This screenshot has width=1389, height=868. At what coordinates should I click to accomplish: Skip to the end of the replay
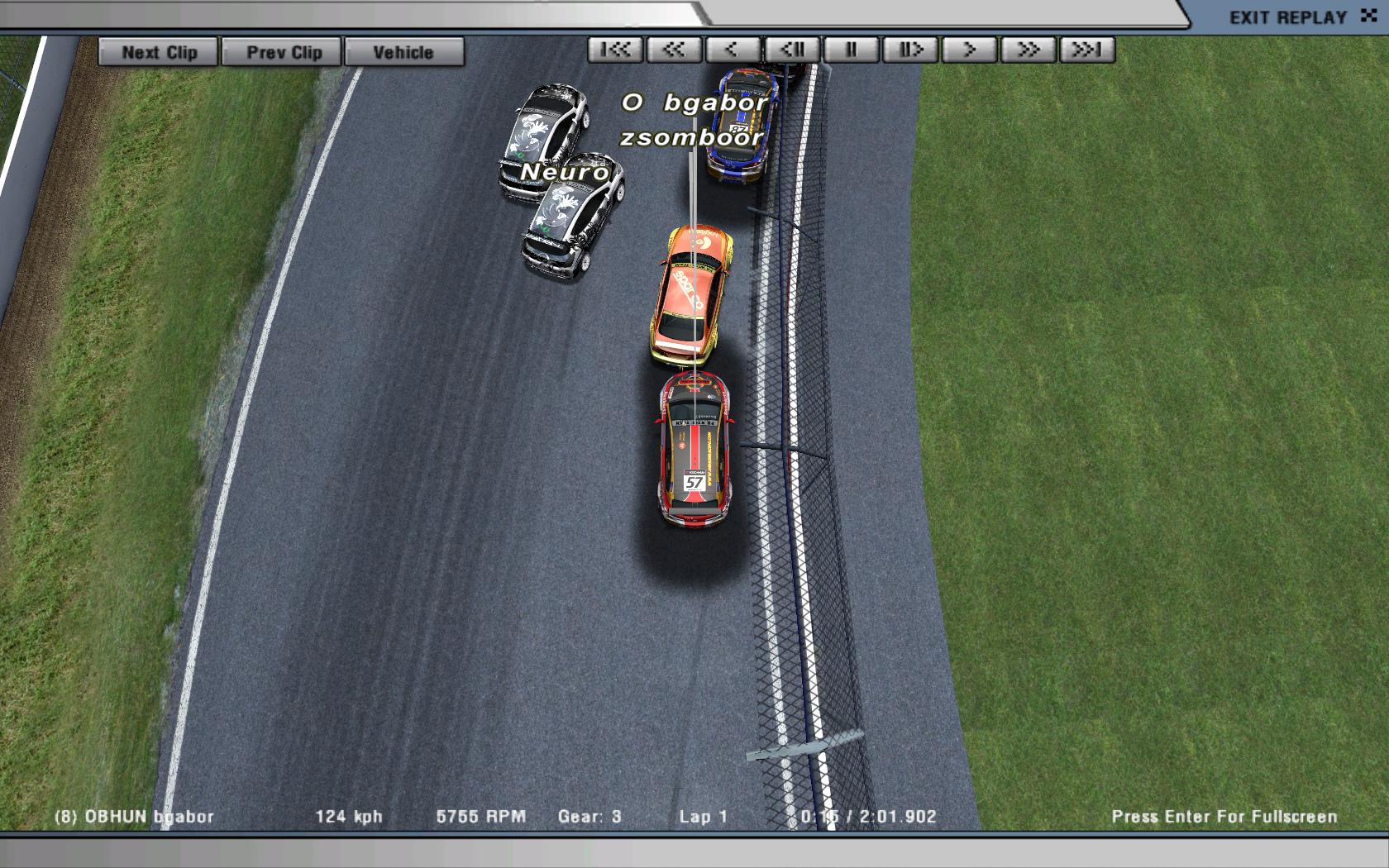(1087, 50)
